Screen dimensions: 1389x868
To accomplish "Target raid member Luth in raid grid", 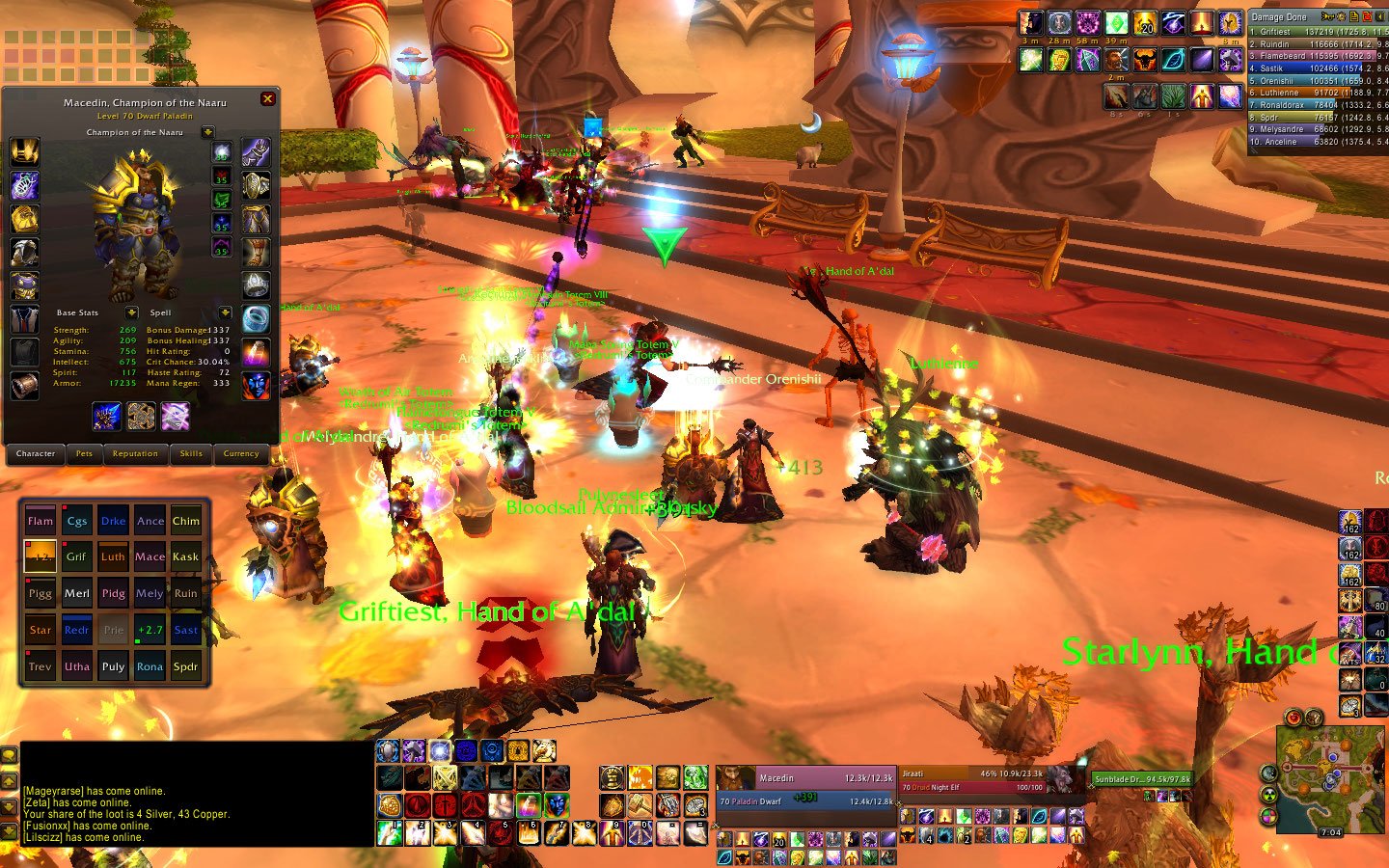I will point(113,556).
